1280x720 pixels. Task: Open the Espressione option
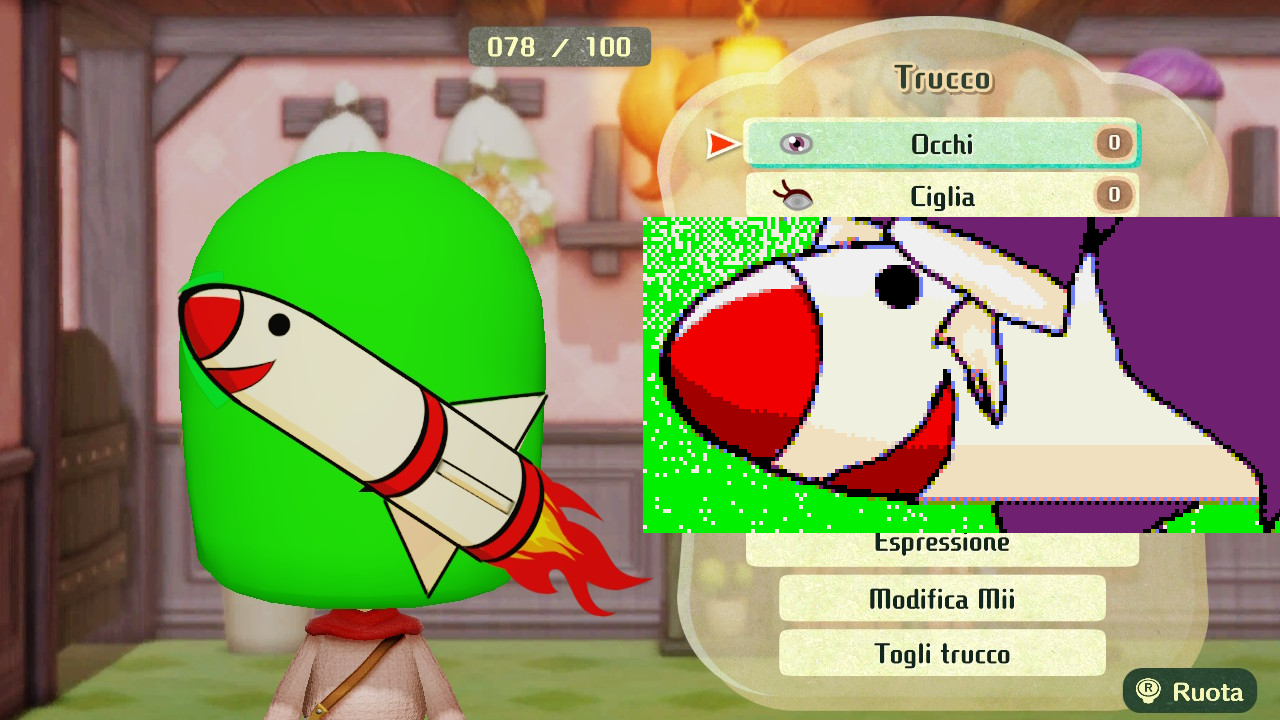tap(940, 542)
